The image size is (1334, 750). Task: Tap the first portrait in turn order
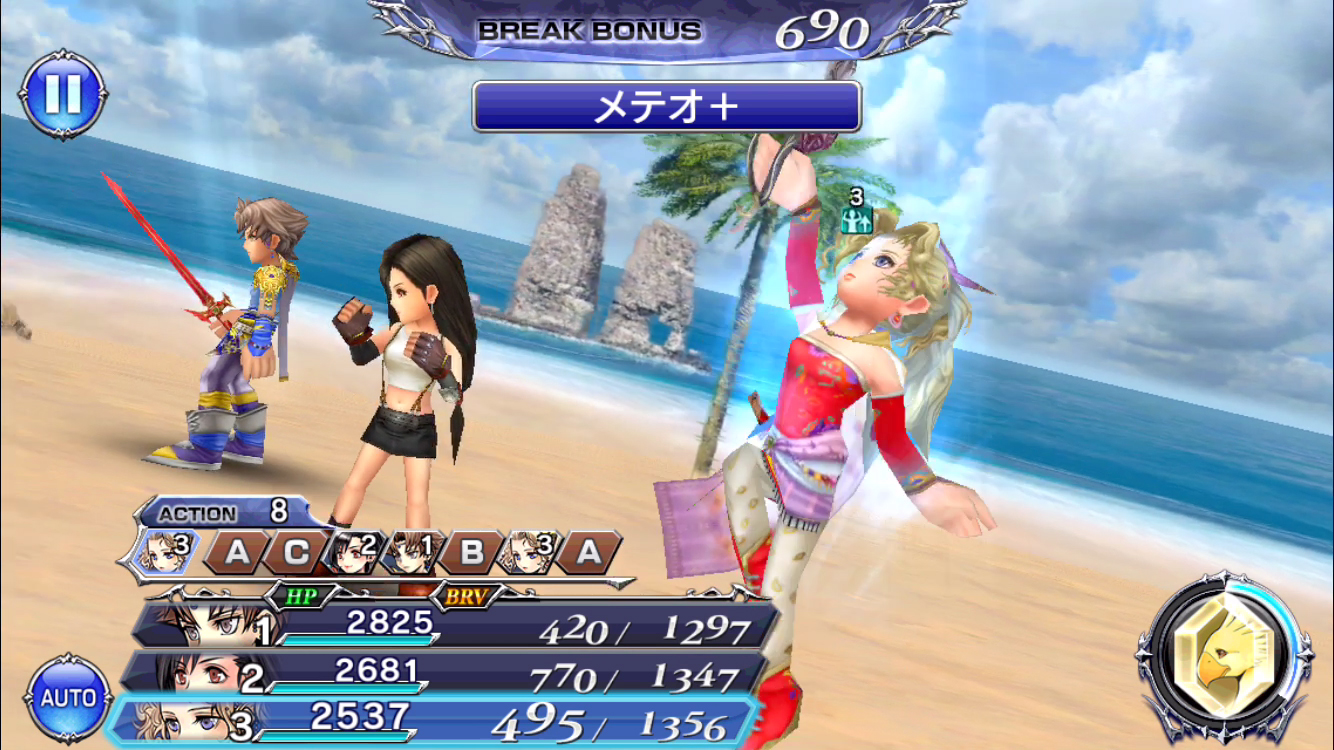(163, 551)
